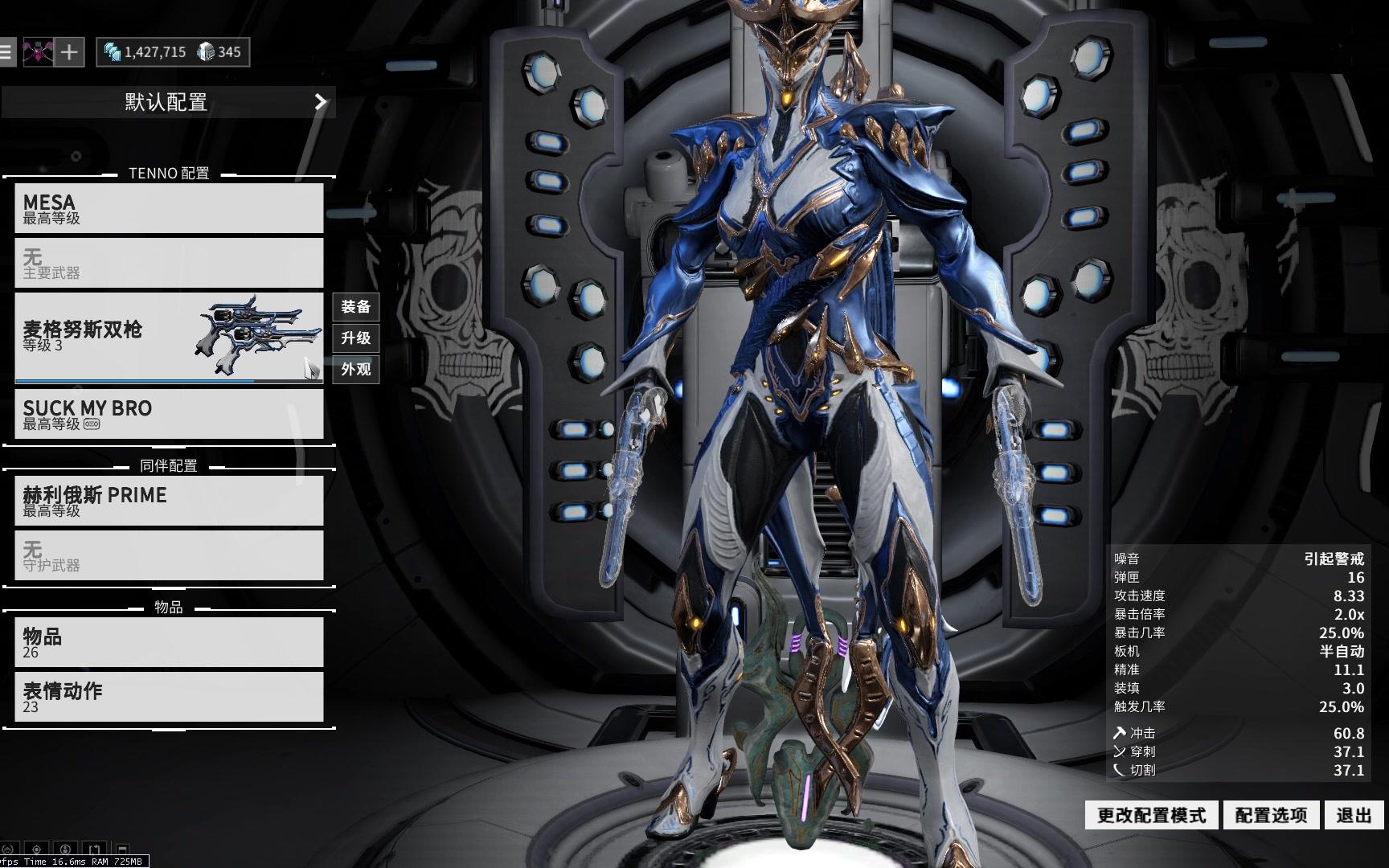Open the 默认配置 loadout selector

(168, 102)
